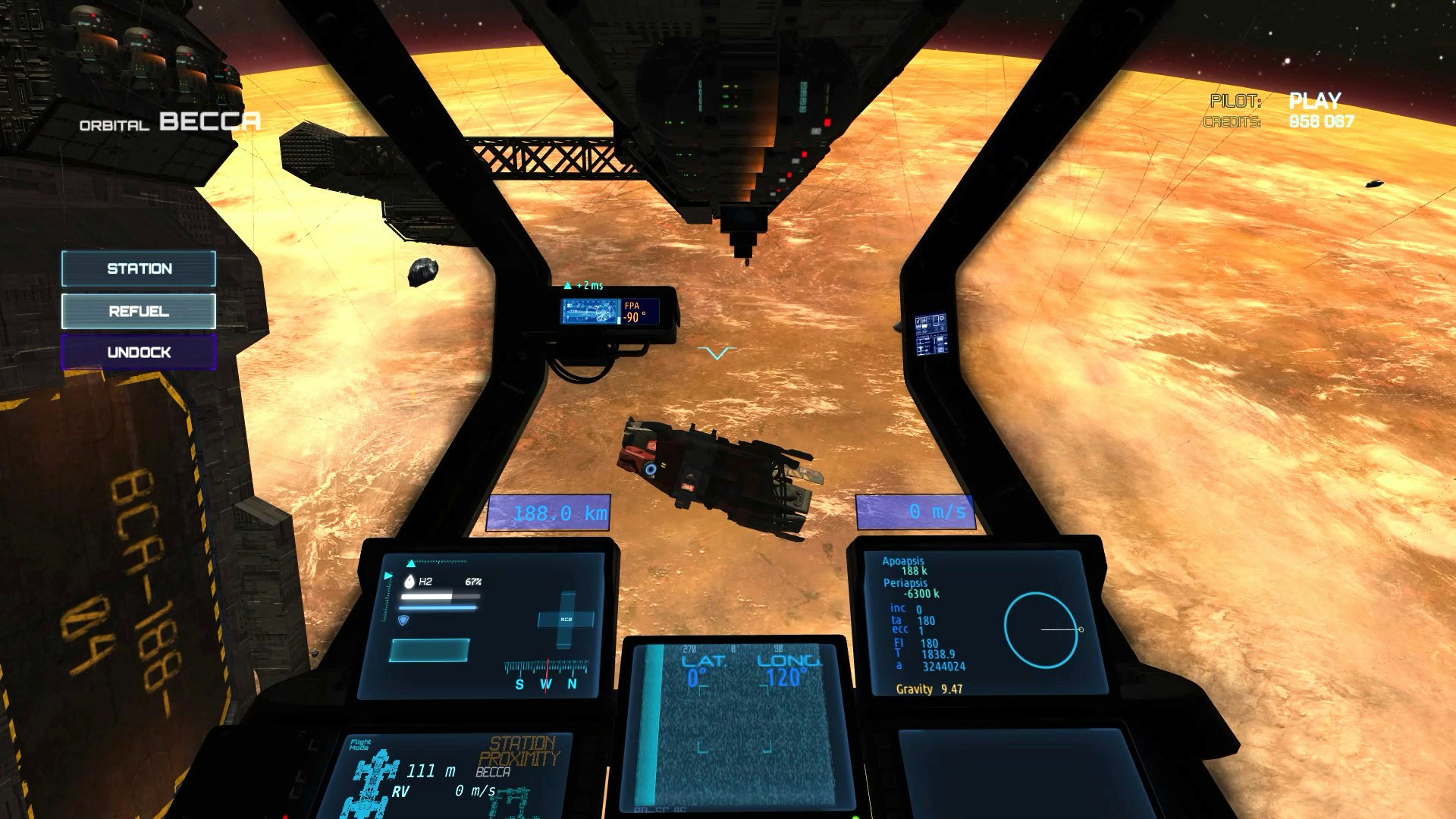This screenshot has width=1456, height=819.
Task: Open the STATION menu entry
Action: 137,268
